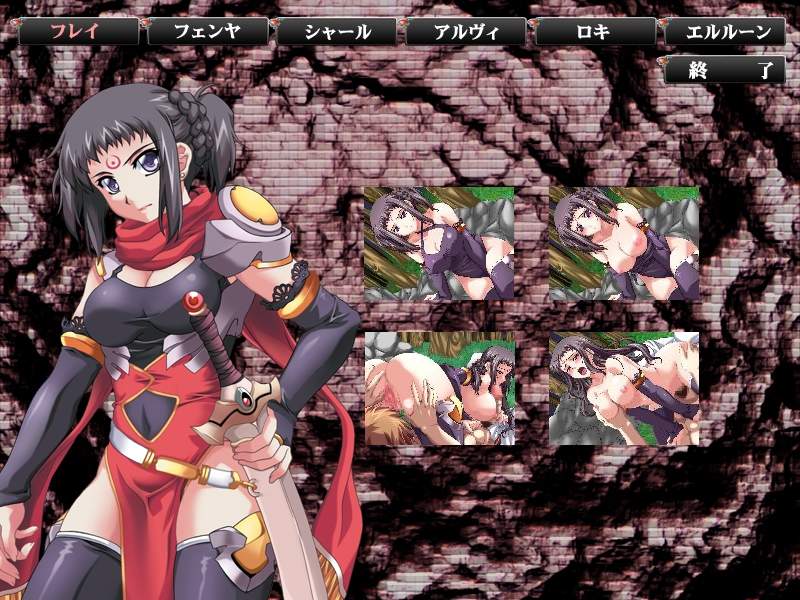Switch to the エルルーン tab
This screenshot has width=800, height=600.
coord(724,31)
